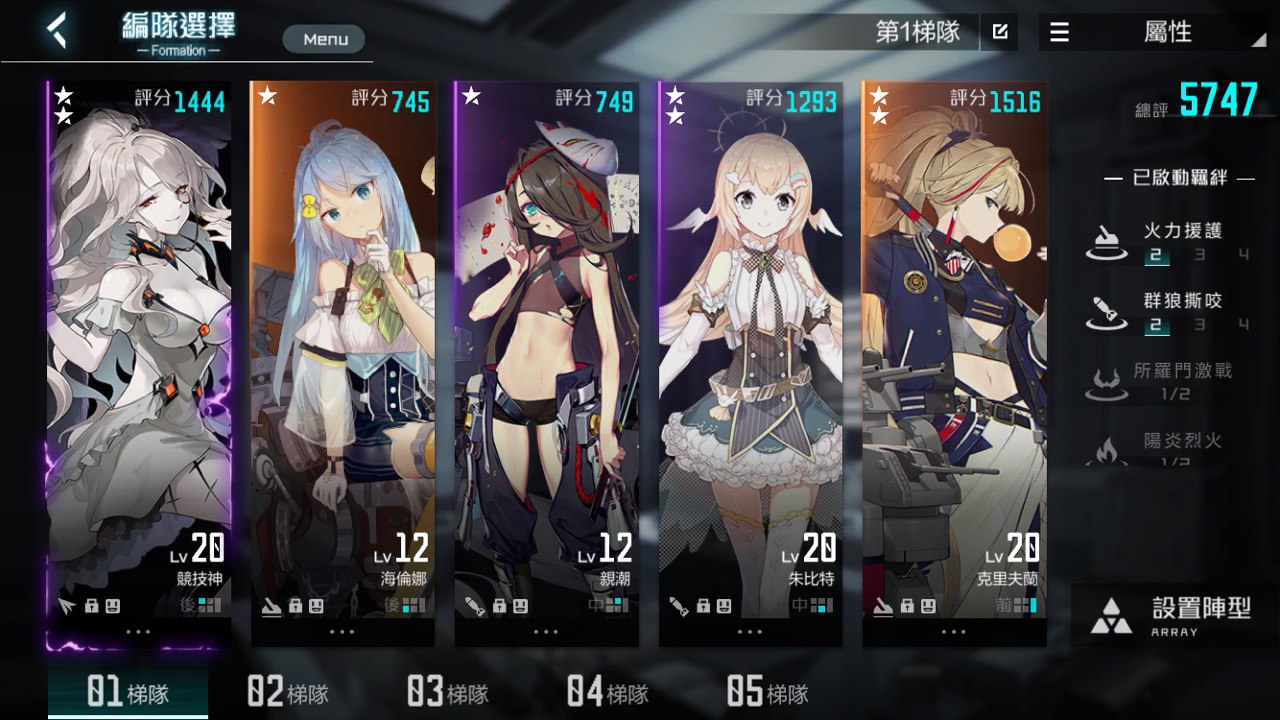Open 設置陣型 array settings

point(1171,615)
